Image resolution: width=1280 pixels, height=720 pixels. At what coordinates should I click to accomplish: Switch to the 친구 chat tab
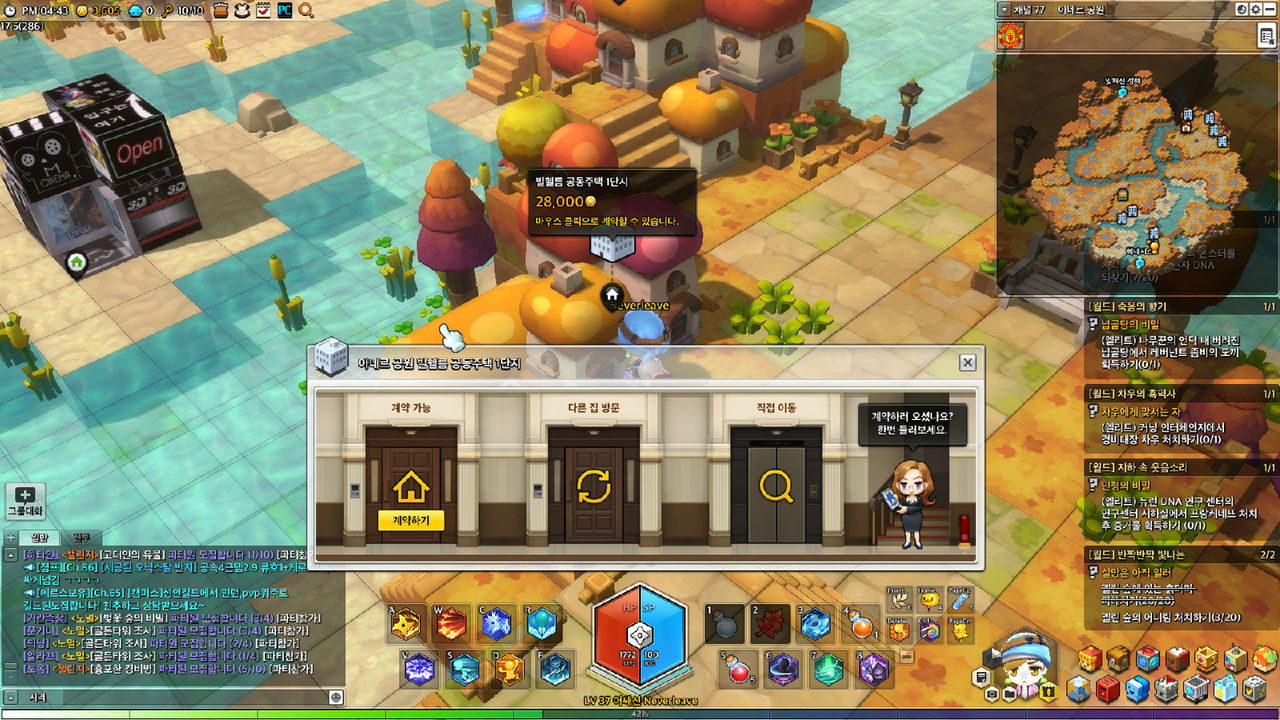pos(82,538)
